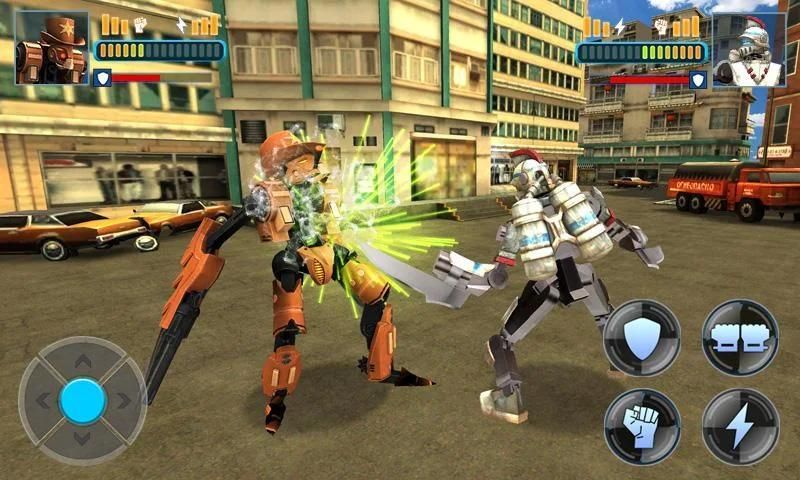Activate the shield block button

coord(642,338)
